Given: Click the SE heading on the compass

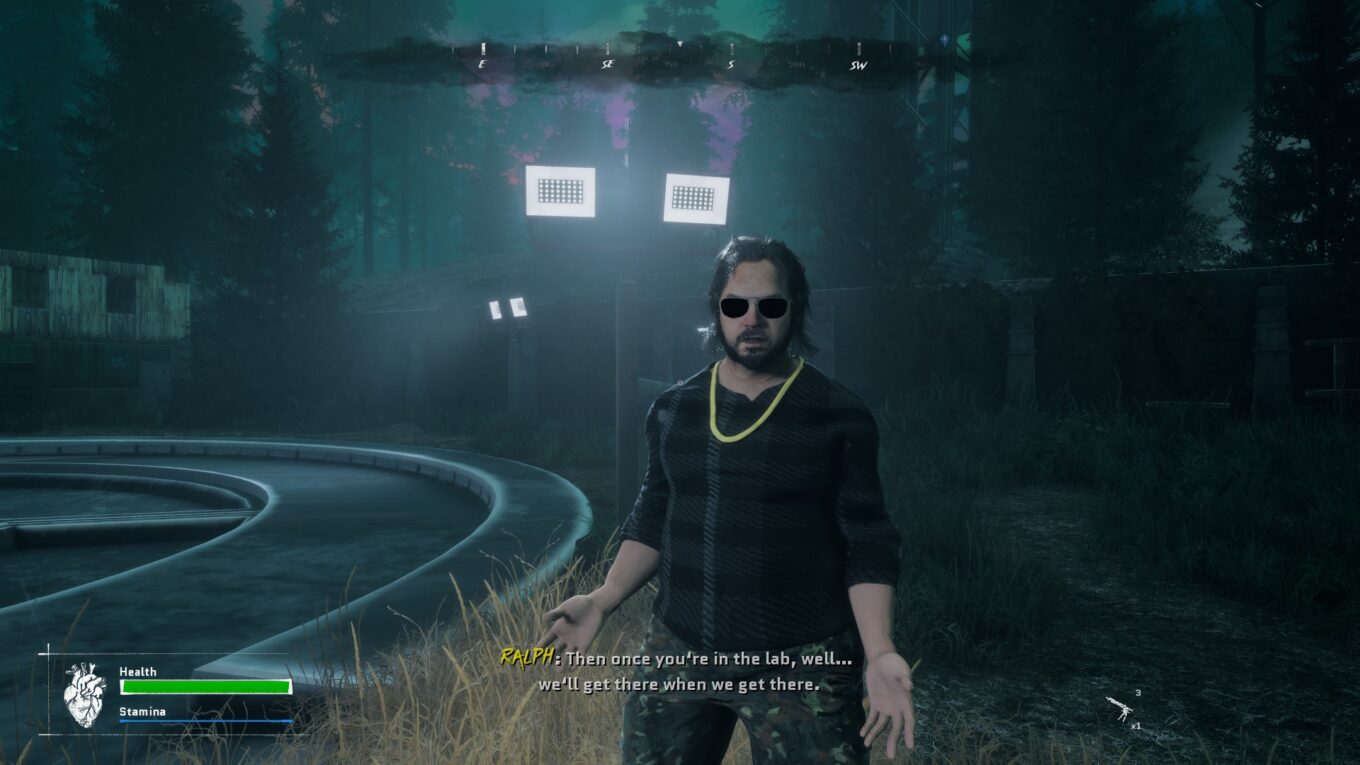Looking at the screenshot, I should pyautogui.click(x=607, y=65).
